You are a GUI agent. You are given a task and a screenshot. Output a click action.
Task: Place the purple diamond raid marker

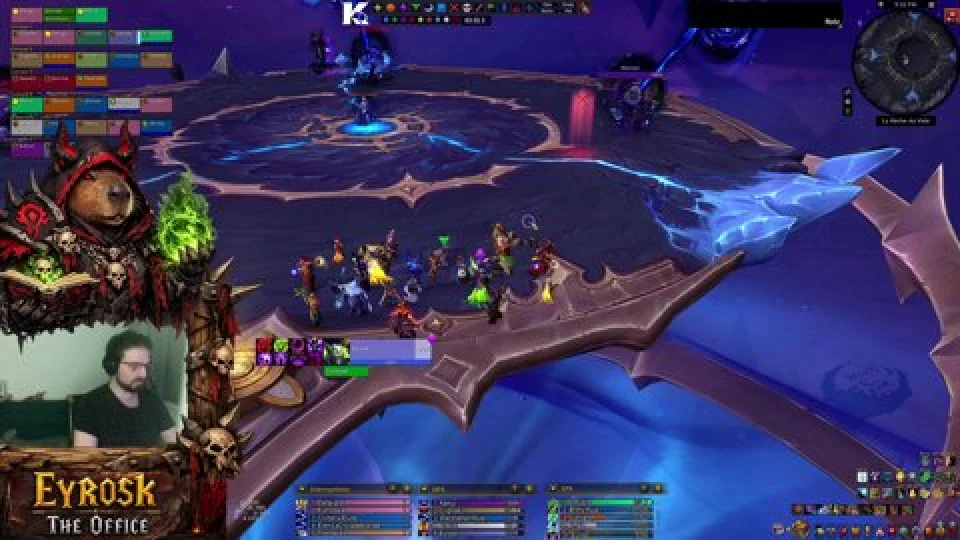click(x=403, y=8)
